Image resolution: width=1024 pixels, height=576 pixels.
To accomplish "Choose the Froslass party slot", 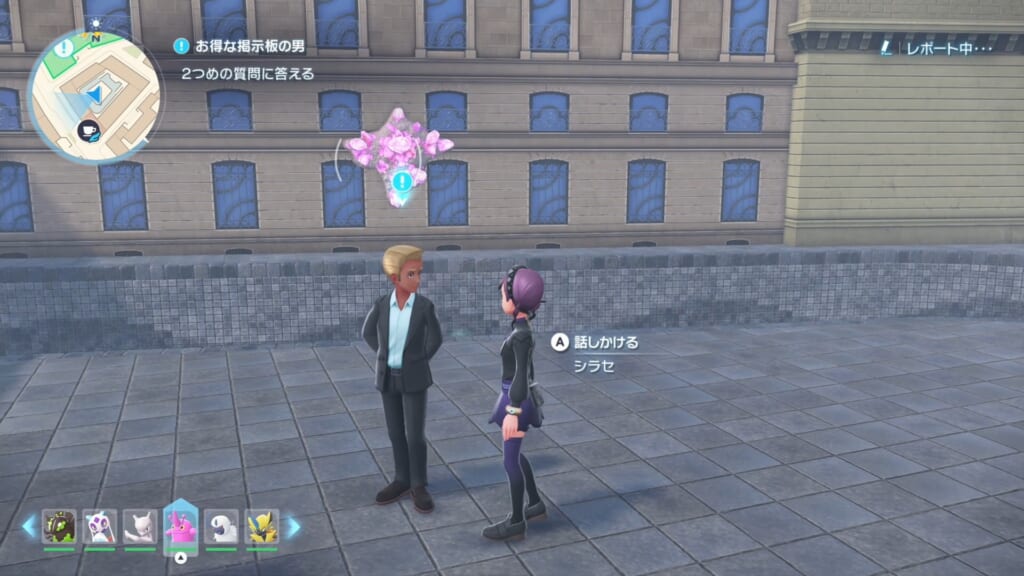I will click(x=100, y=526).
